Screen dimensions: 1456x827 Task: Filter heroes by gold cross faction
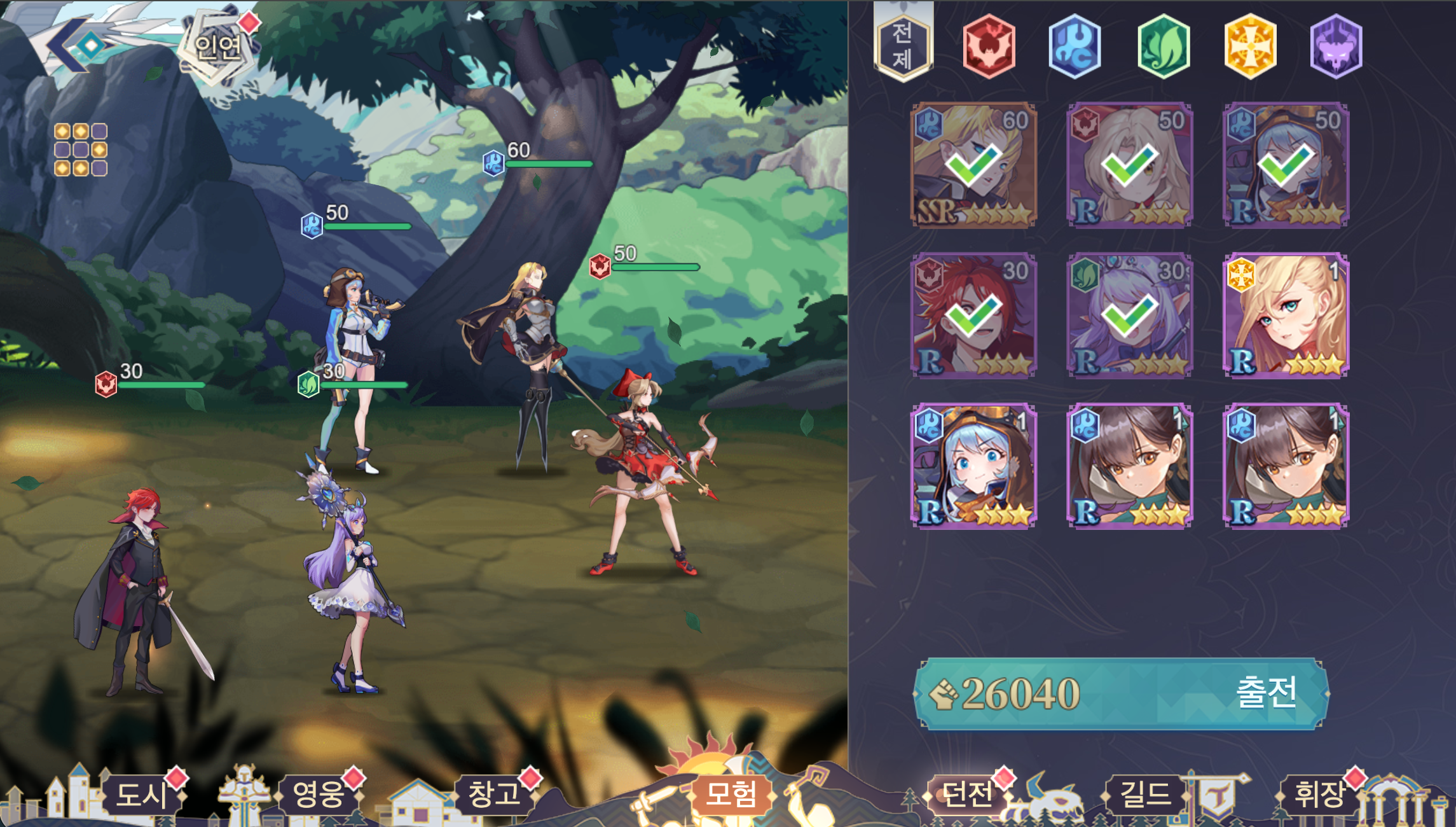pos(1250,46)
